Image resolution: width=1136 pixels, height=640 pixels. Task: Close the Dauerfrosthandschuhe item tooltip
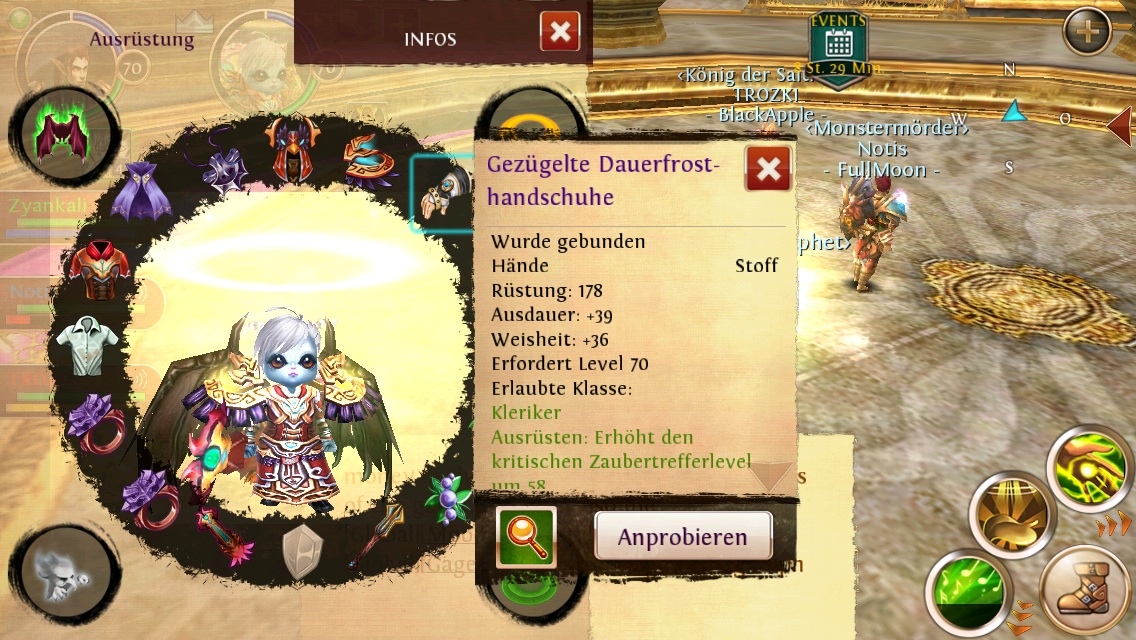[x=768, y=169]
